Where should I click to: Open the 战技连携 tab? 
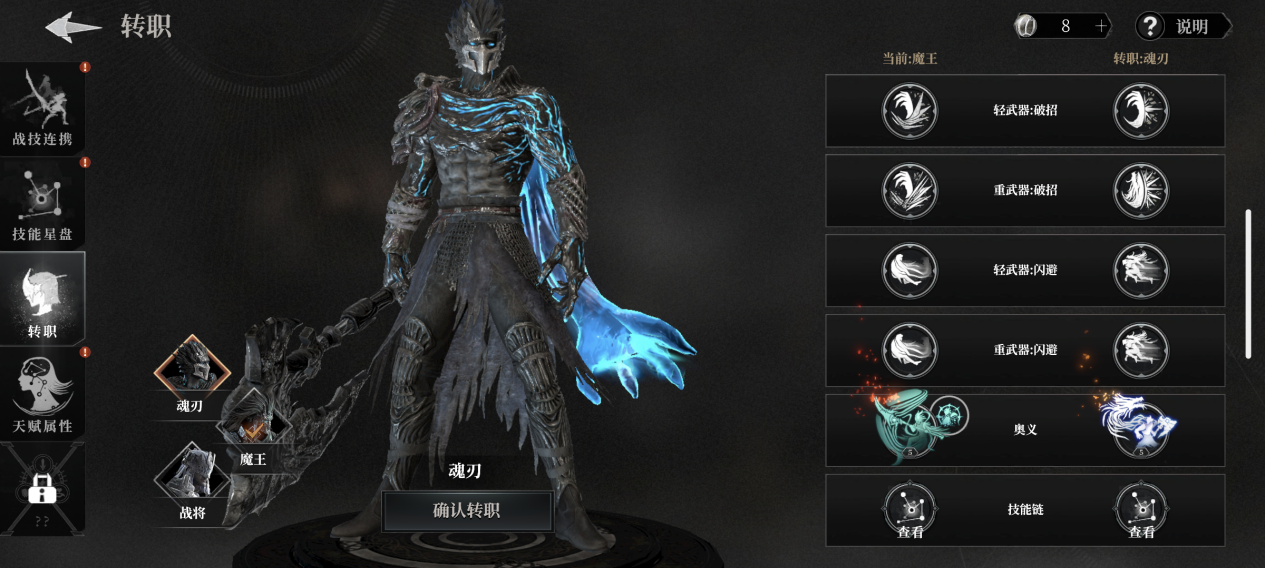click(42, 110)
